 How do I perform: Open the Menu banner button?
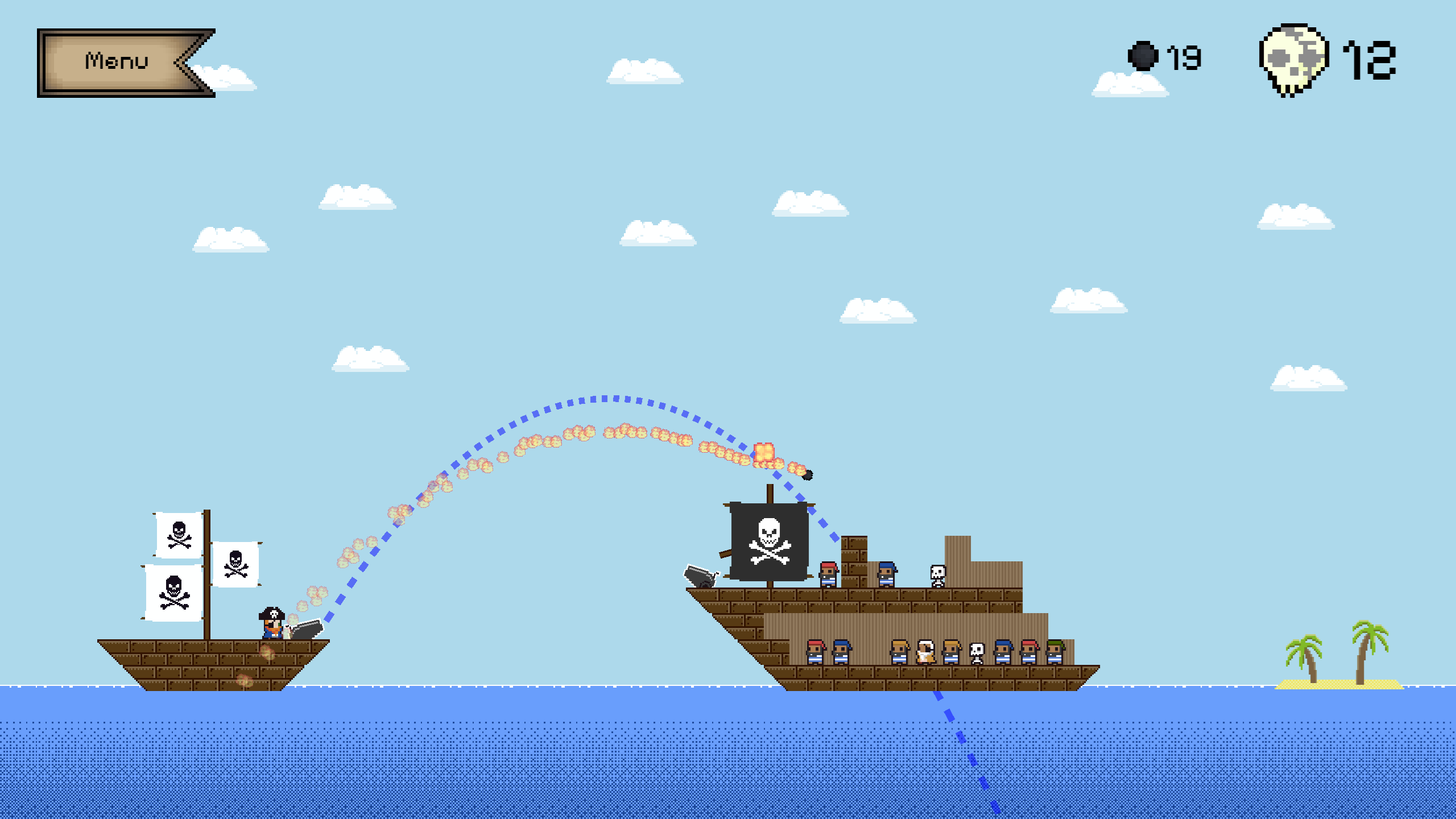(117, 62)
